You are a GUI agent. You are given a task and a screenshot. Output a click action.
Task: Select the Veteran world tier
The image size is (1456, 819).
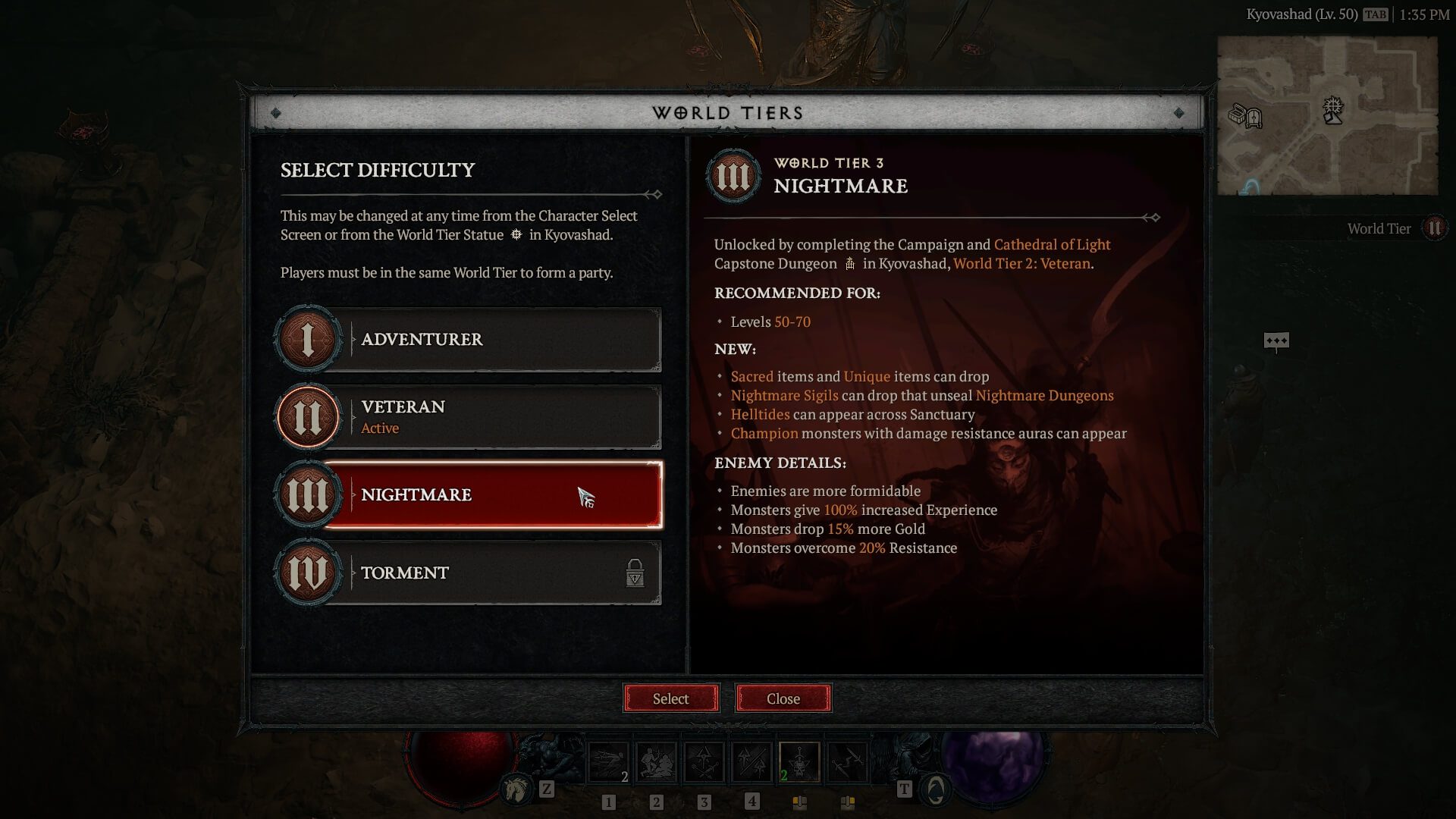(x=493, y=417)
